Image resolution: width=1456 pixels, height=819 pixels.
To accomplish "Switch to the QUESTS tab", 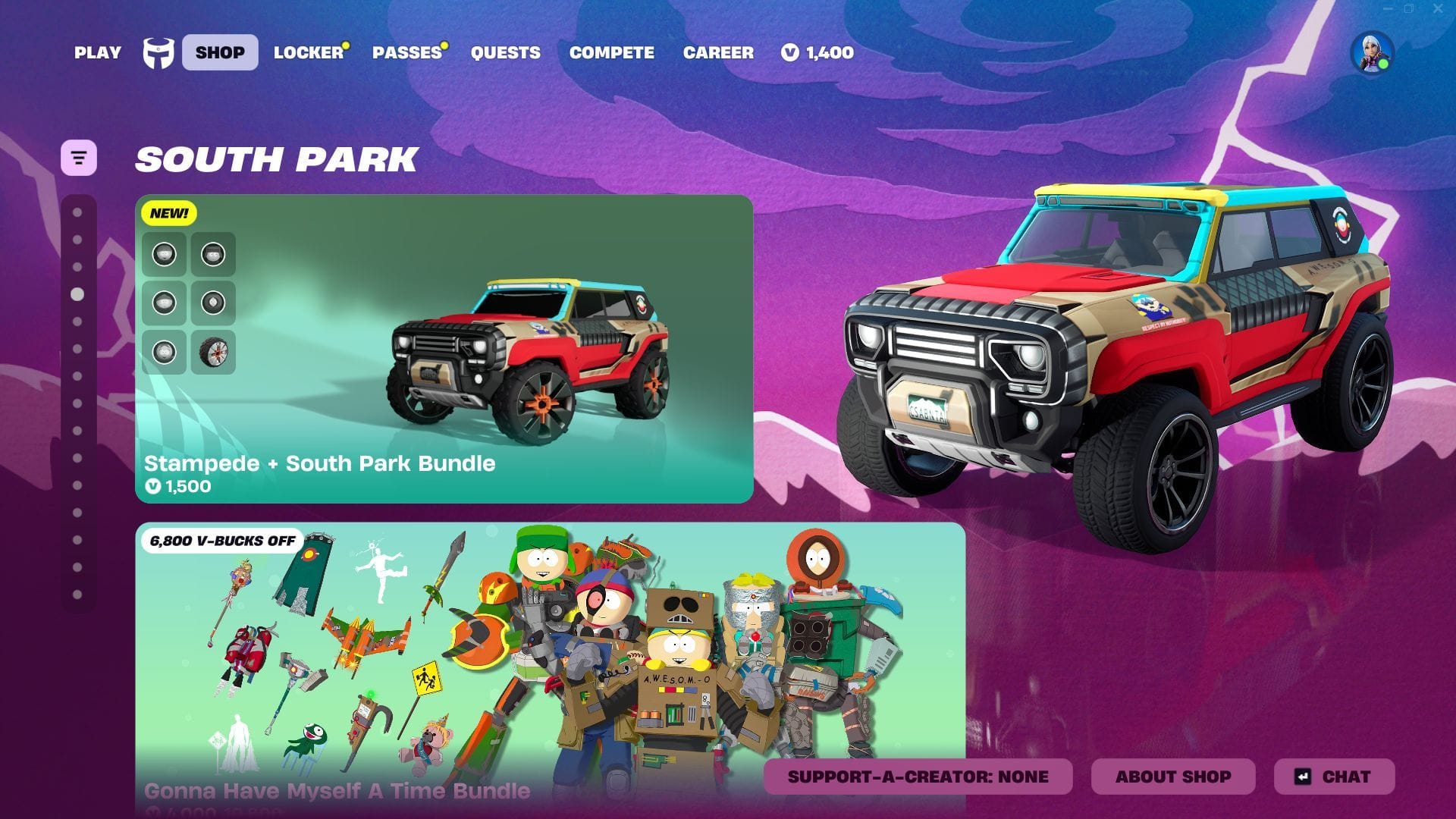I will pyautogui.click(x=506, y=53).
